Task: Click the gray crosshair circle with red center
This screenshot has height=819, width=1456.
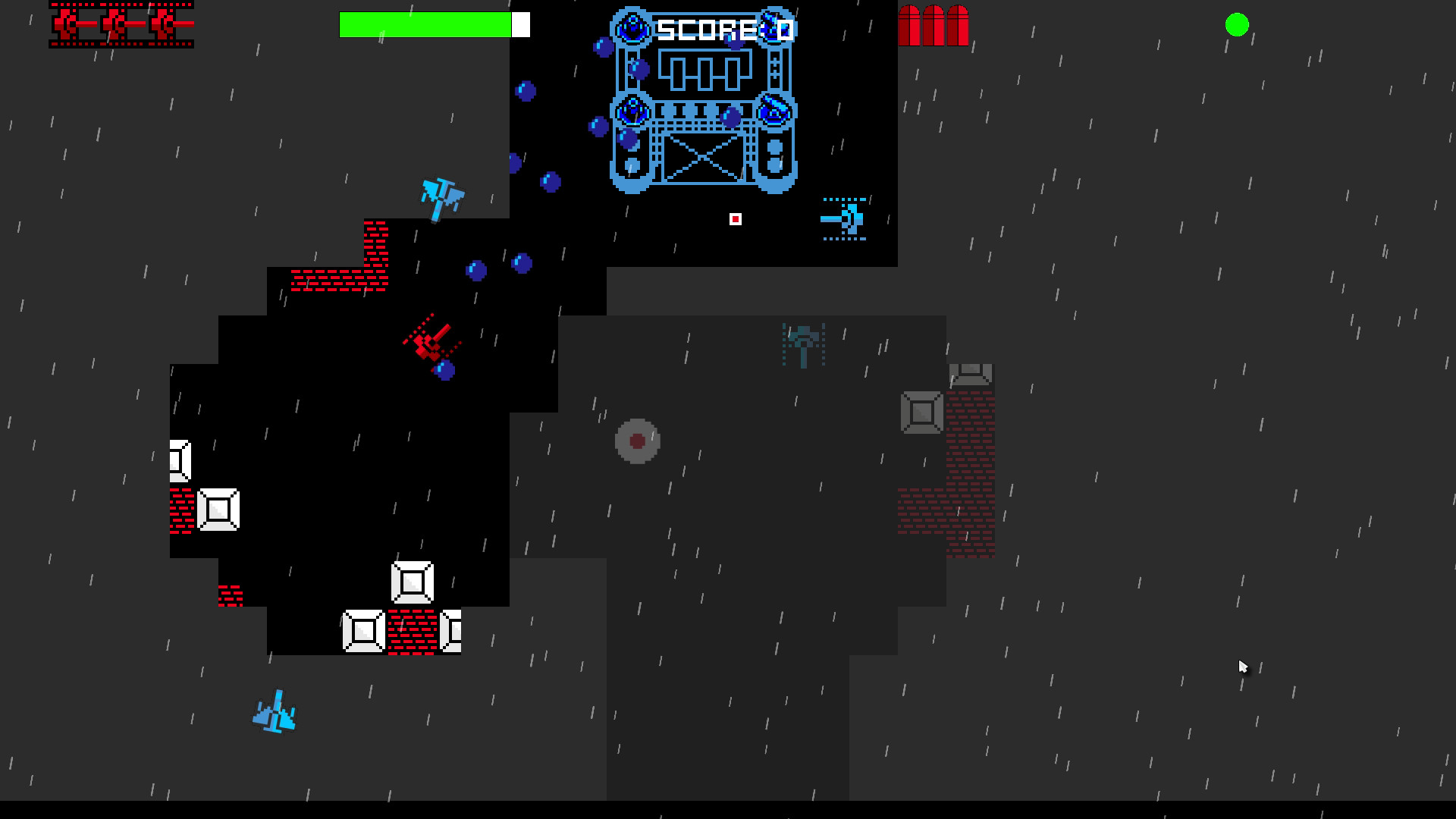Action: [637, 441]
